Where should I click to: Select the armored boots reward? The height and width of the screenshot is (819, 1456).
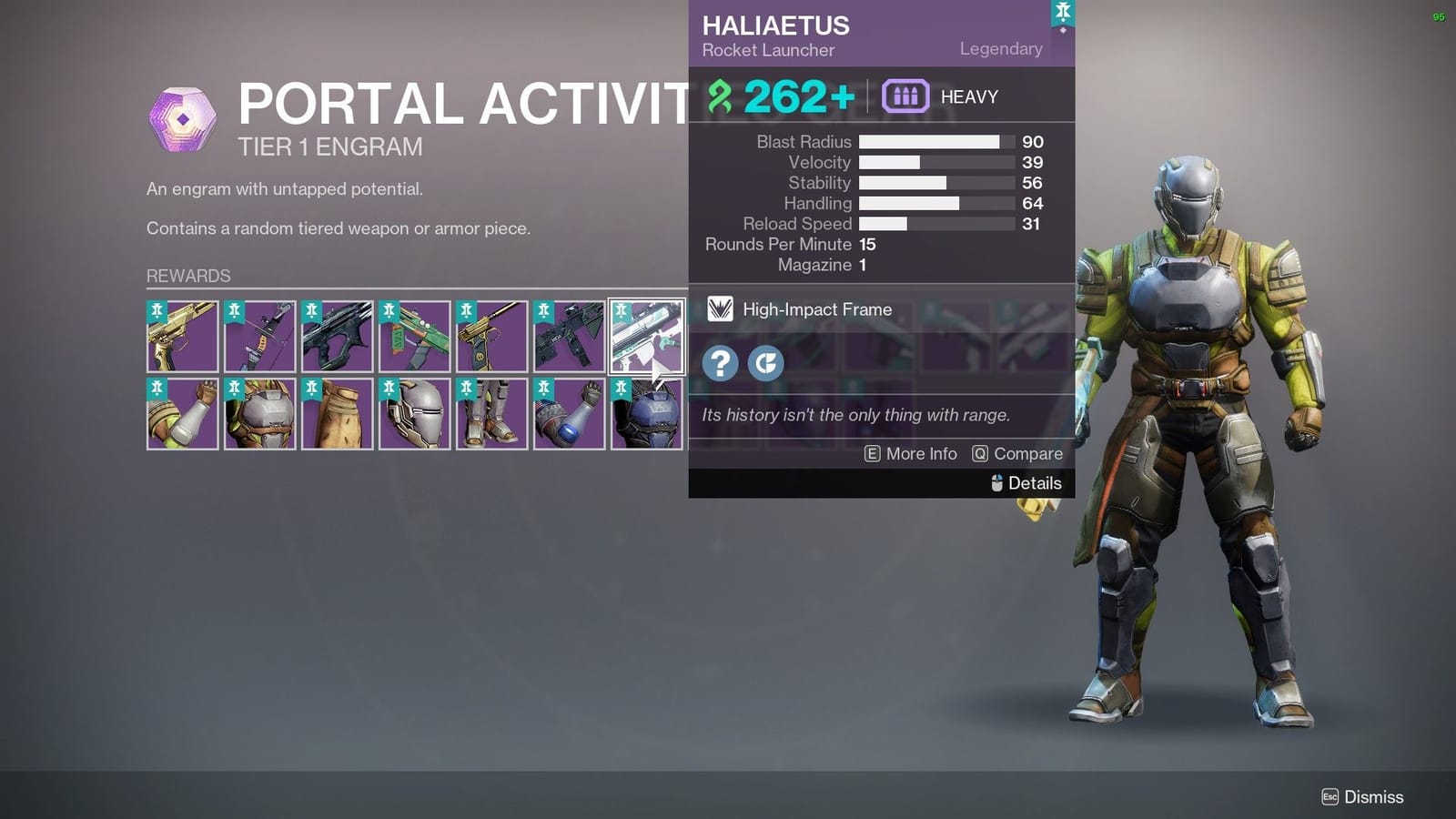click(491, 414)
